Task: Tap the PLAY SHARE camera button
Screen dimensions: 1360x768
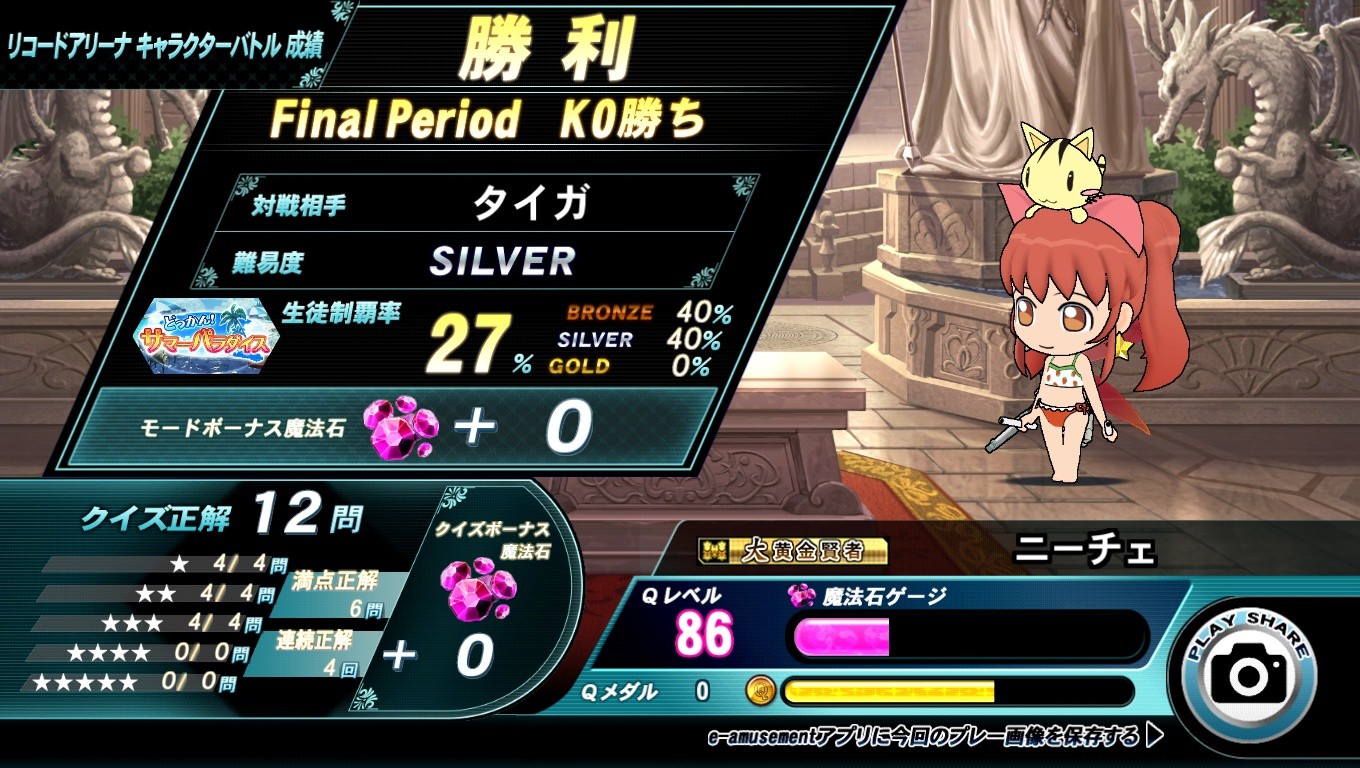Action: tap(1249, 673)
